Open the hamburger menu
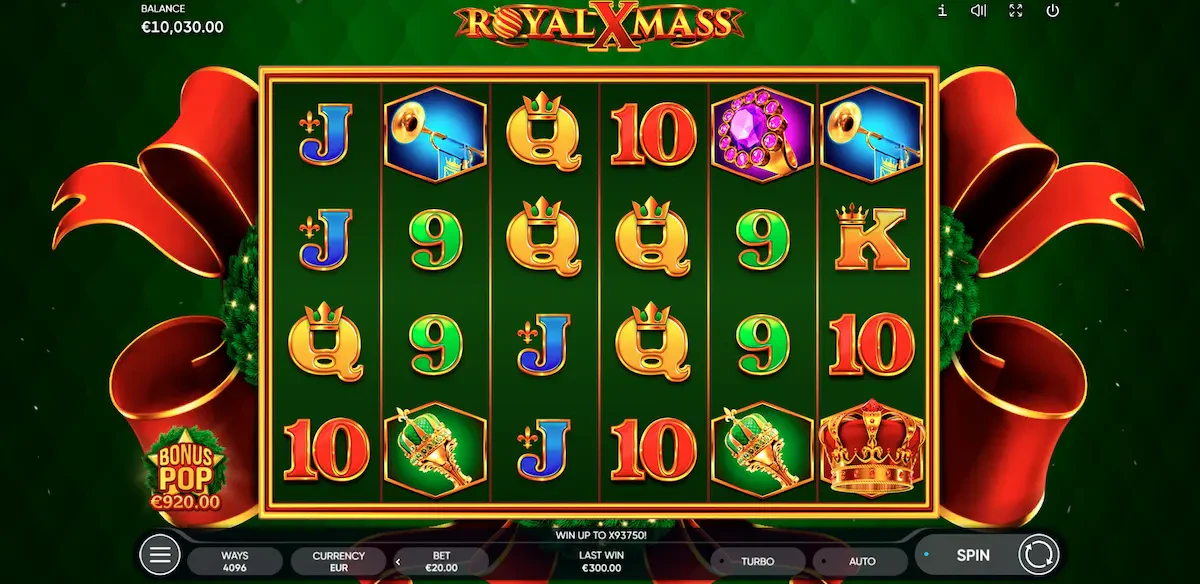The image size is (1200, 584). tap(158, 554)
